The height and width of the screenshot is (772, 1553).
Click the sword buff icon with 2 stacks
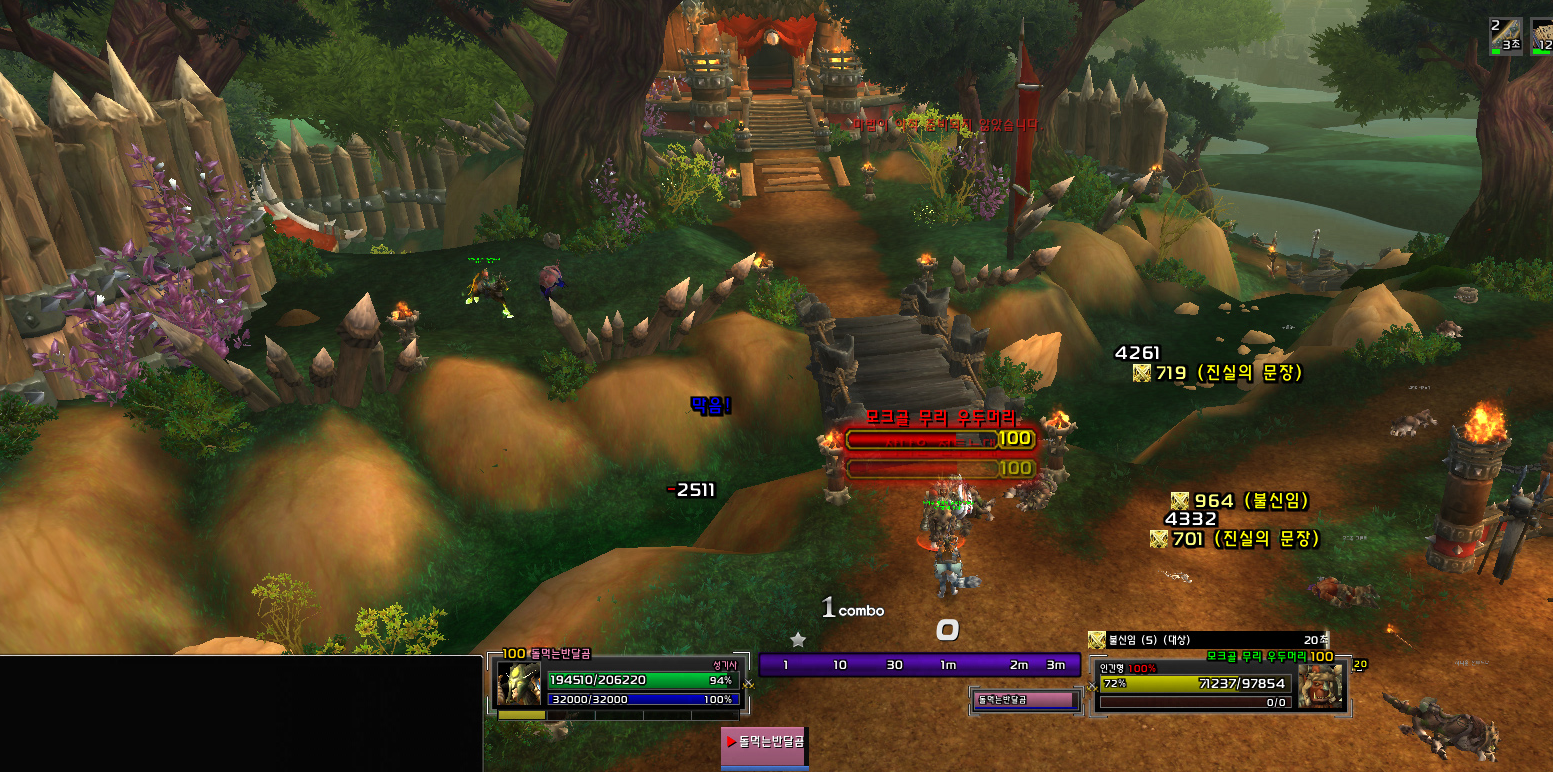[x=1506, y=34]
